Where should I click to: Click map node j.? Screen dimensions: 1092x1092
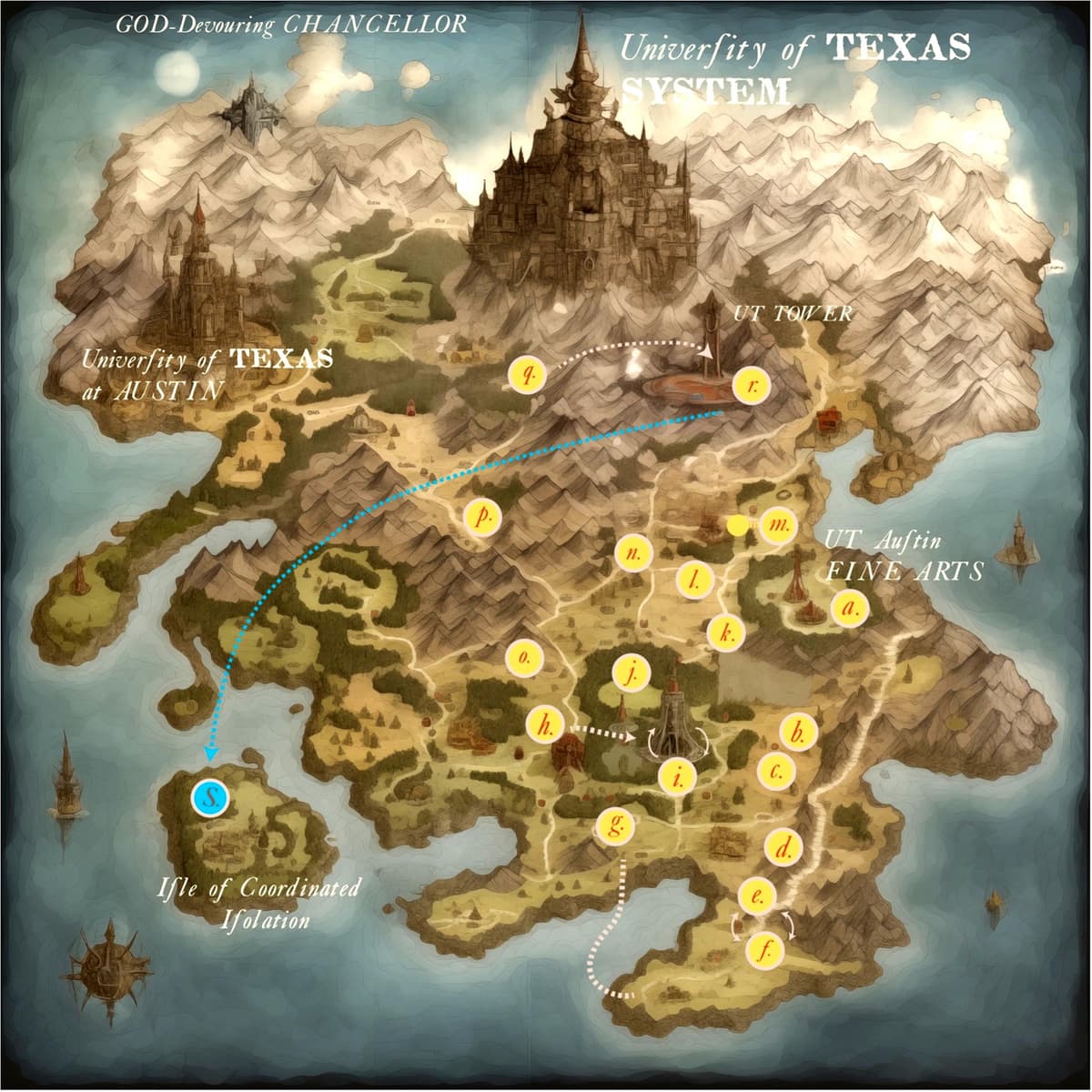(x=630, y=672)
